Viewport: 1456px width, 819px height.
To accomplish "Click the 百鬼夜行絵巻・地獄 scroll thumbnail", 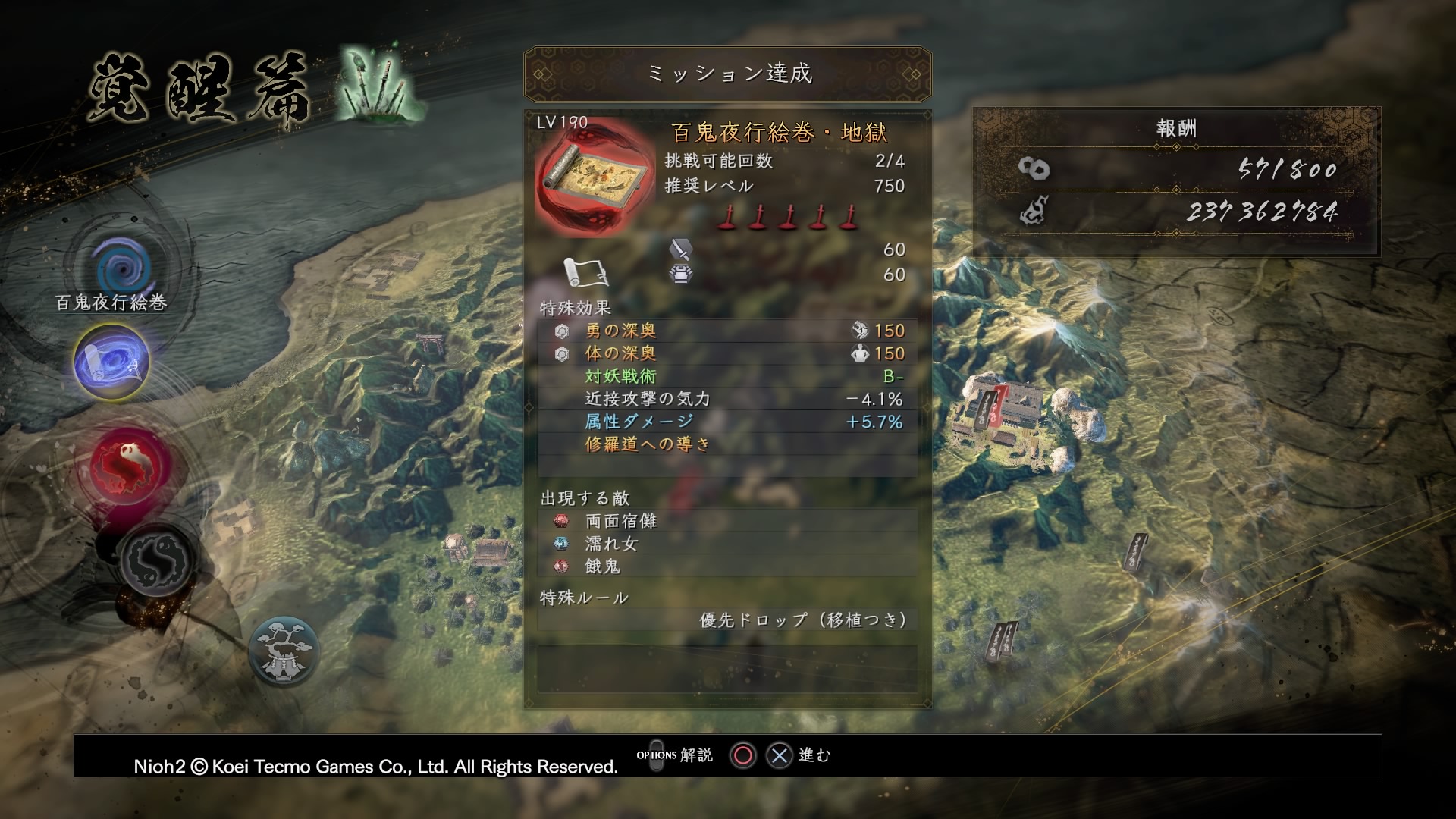I will (595, 179).
